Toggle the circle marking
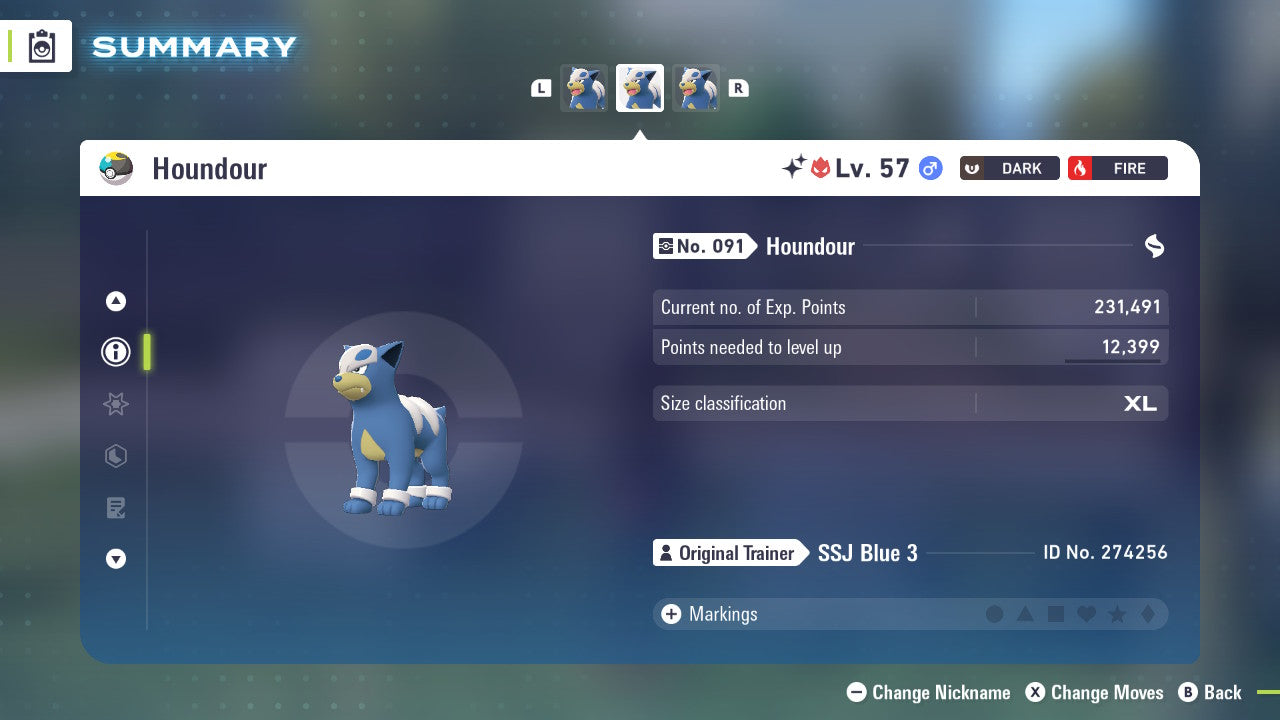 point(996,614)
